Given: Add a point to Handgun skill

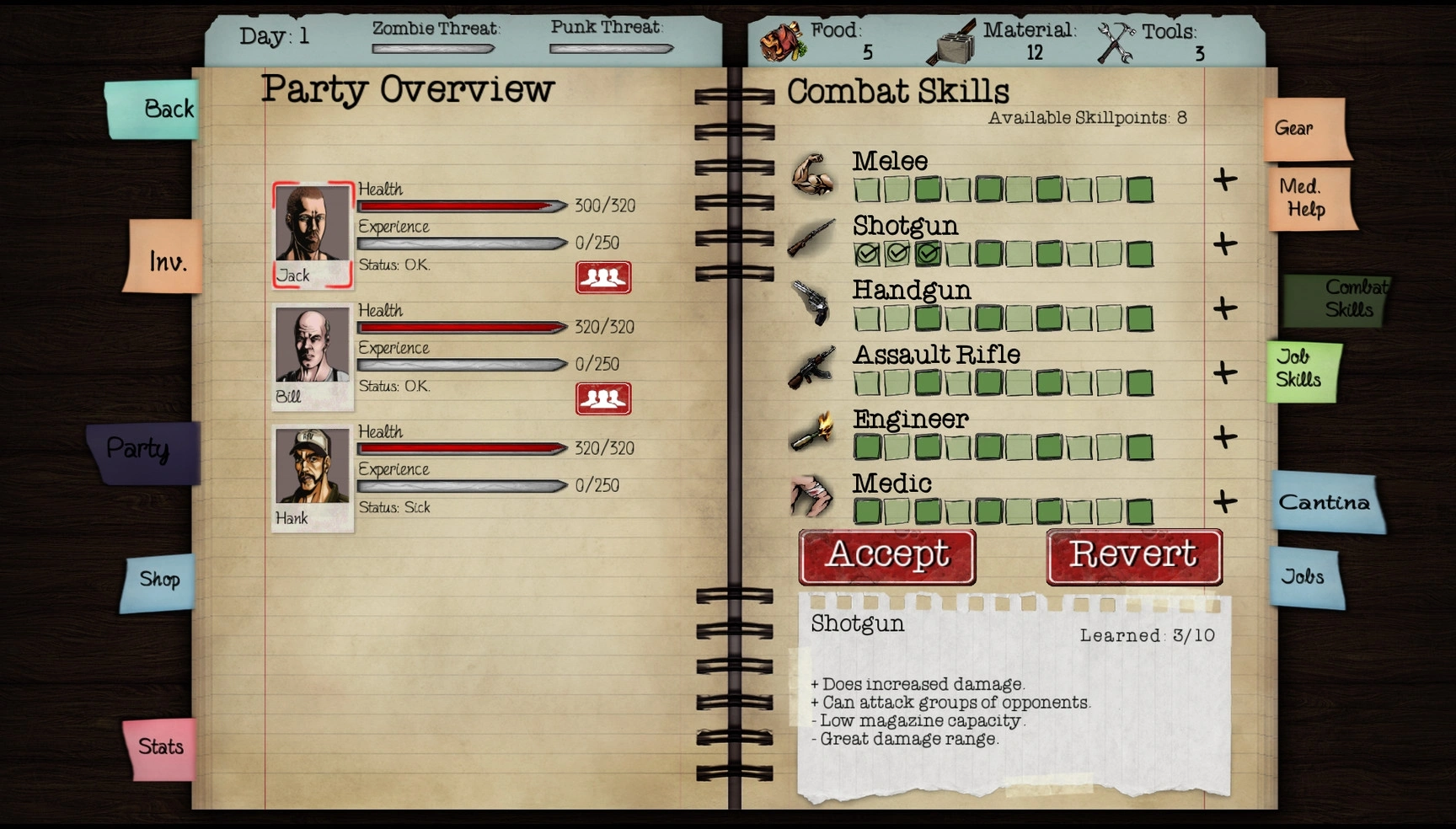Looking at the screenshot, I should tap(1224, 308).
